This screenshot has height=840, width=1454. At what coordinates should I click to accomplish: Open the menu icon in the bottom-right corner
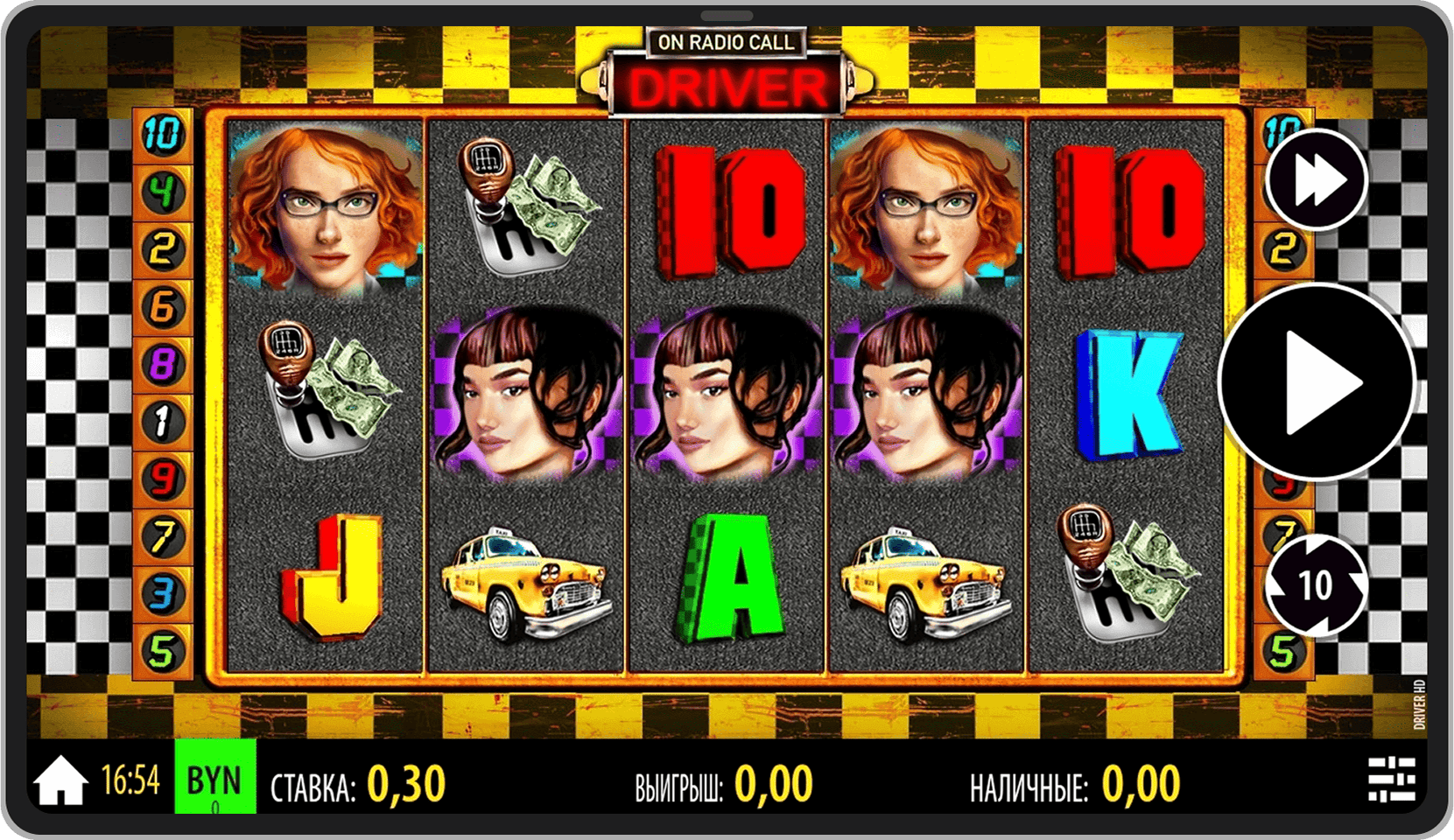pyautogui.click(x=1391, y=778)
